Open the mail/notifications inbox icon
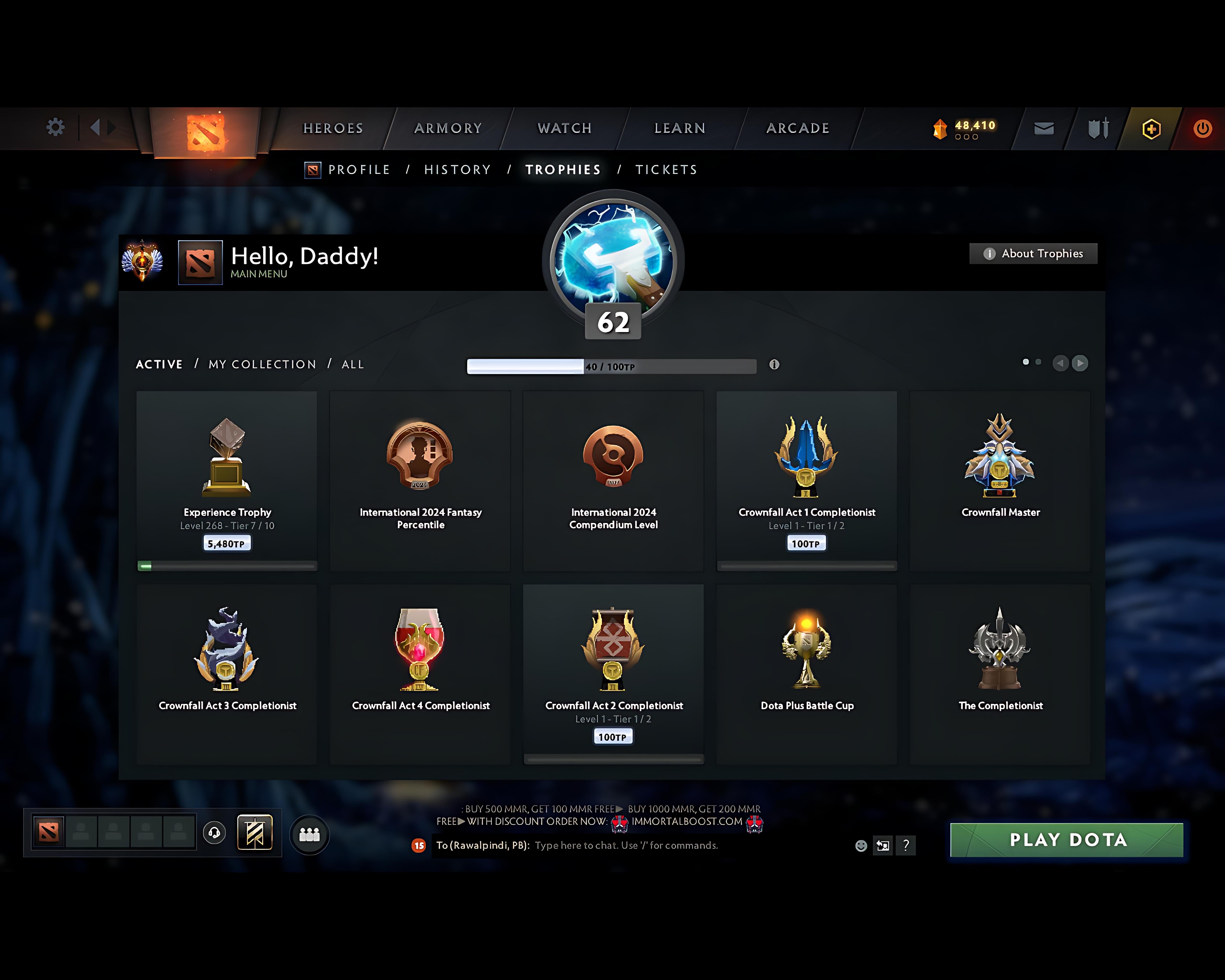Viewport: 1225px width, 980px height. (x=1044, y=128)
